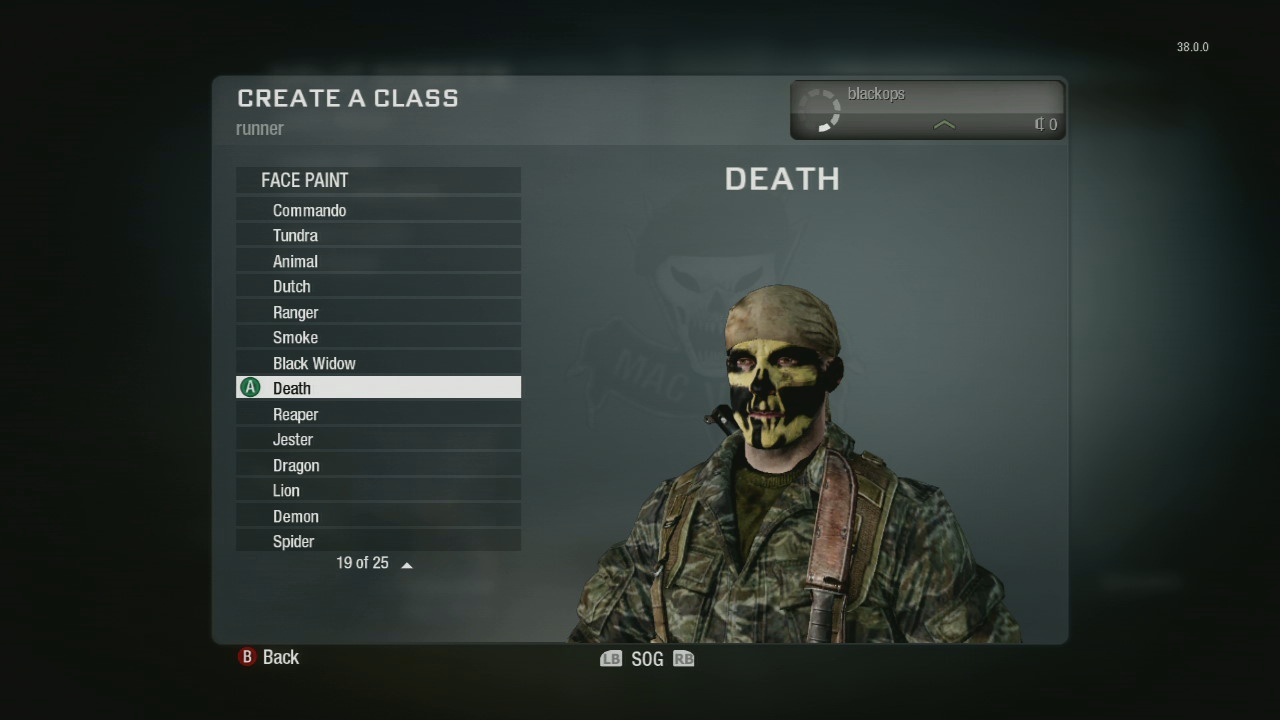Click the up arrow next to 19 of 25
This screenshot has width=1280, height=720.
[406, 563]
